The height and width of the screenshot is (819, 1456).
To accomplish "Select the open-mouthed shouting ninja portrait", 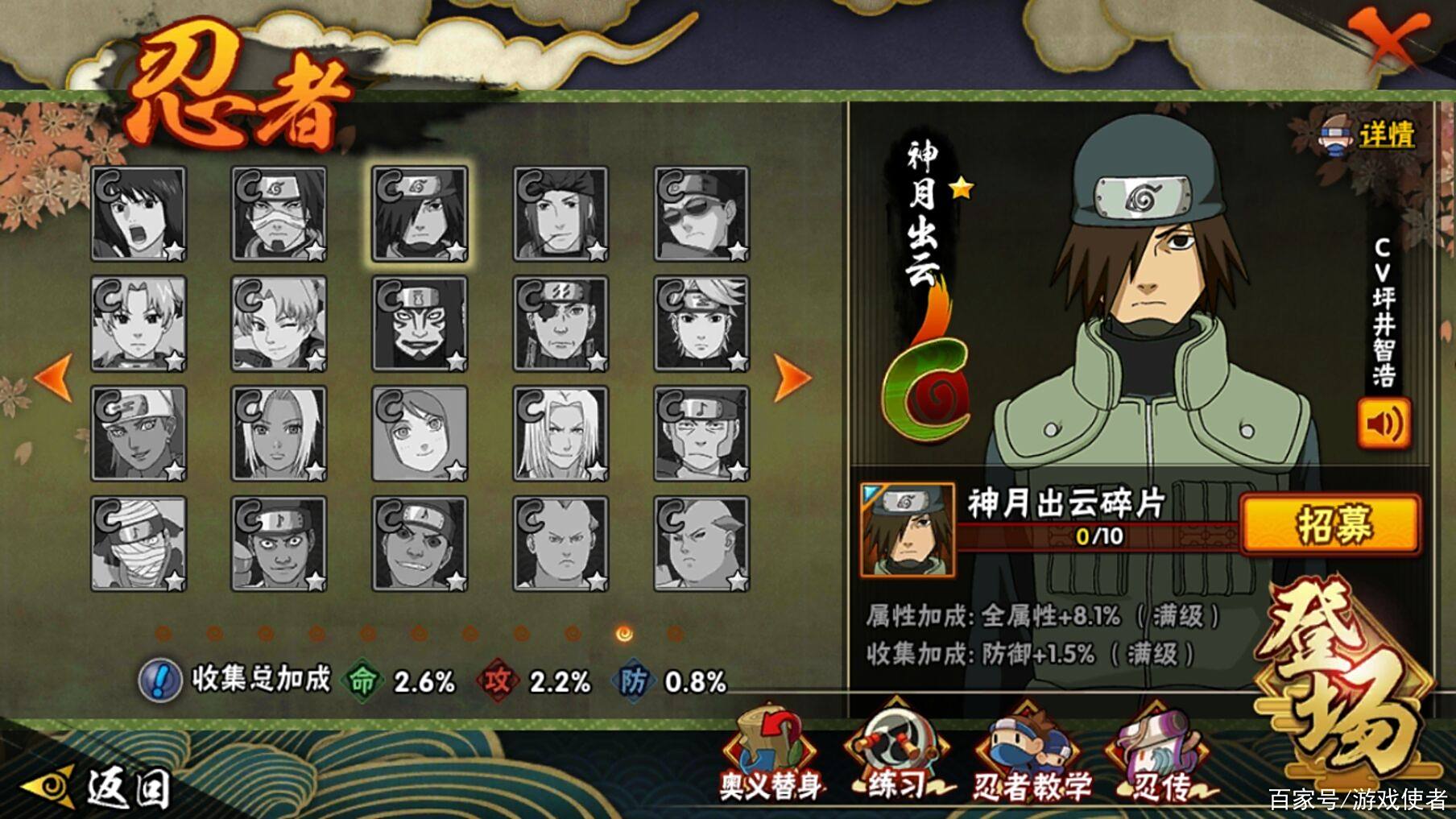I will point(139,214).
